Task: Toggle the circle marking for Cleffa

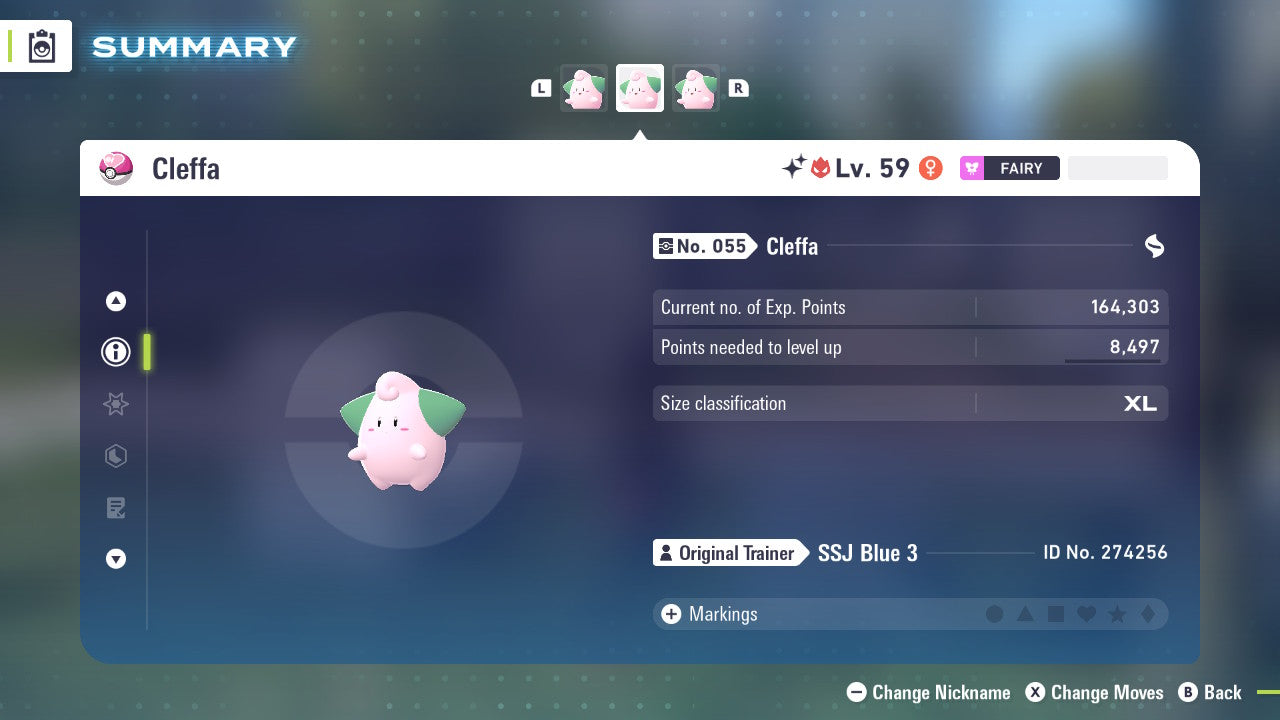Action: pos(995,614)
